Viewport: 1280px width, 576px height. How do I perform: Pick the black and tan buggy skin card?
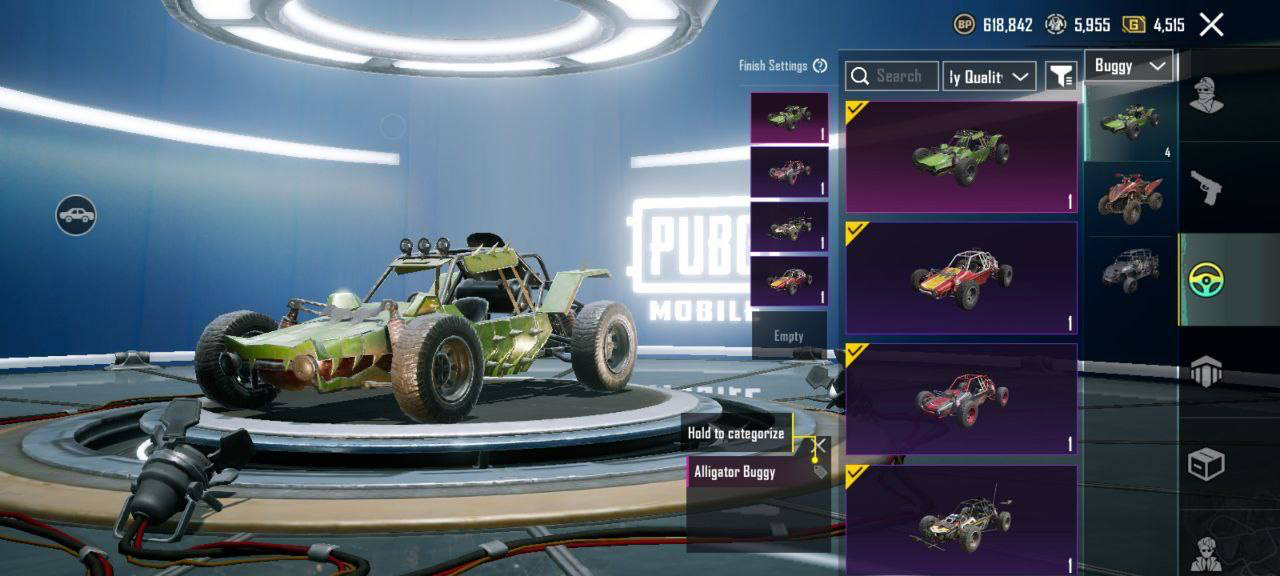[x=961, y=518]
